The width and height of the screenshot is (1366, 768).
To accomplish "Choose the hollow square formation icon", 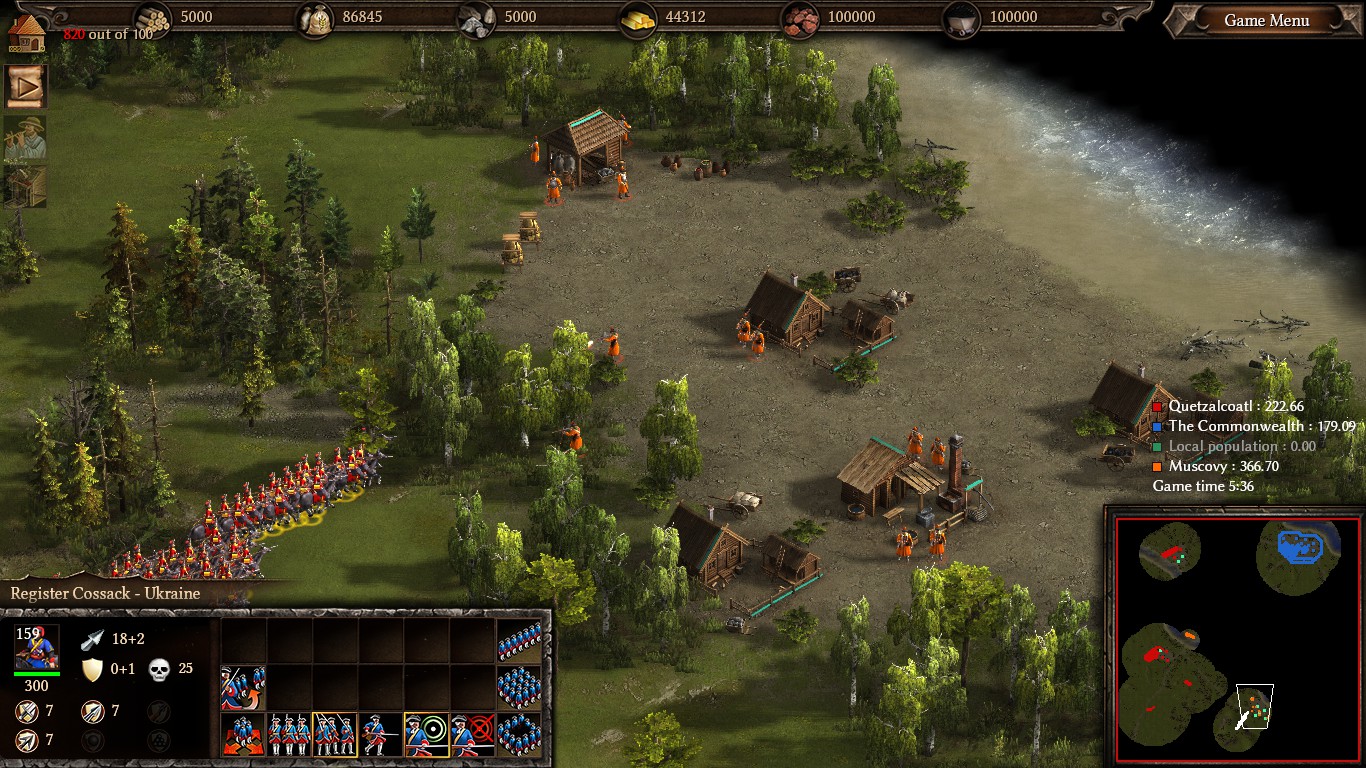I will tap(519, 734).
